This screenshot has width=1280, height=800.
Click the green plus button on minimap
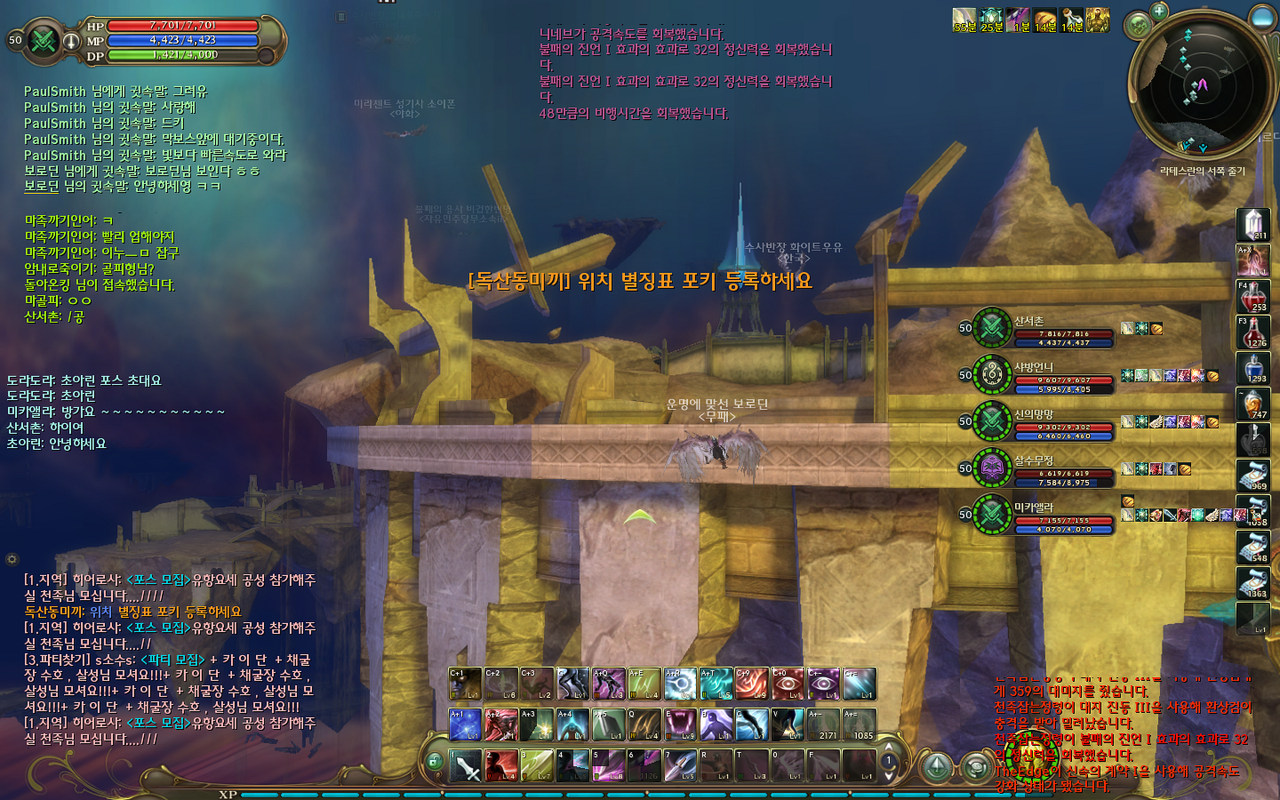click(1159, 11)
